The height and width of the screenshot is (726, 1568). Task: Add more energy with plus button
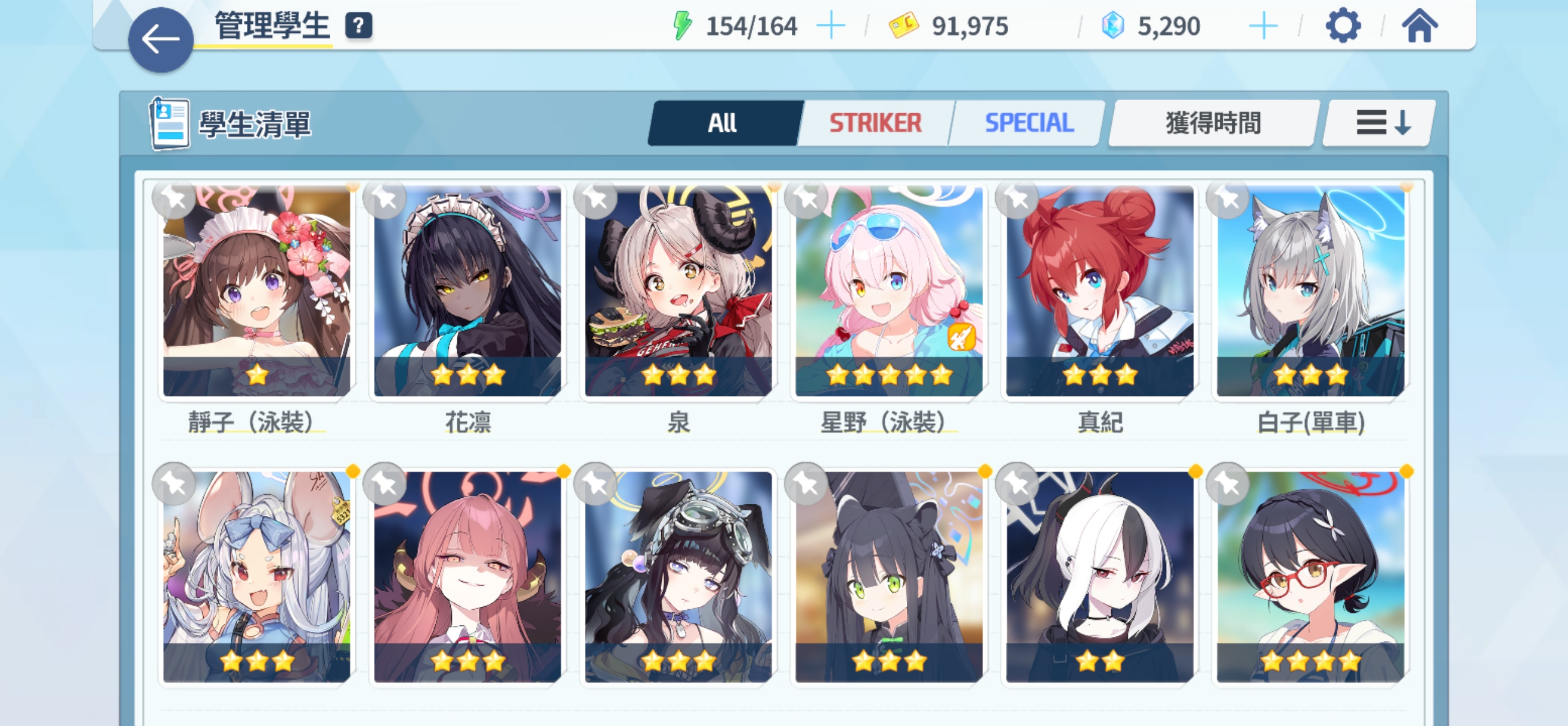pos(830,26)
